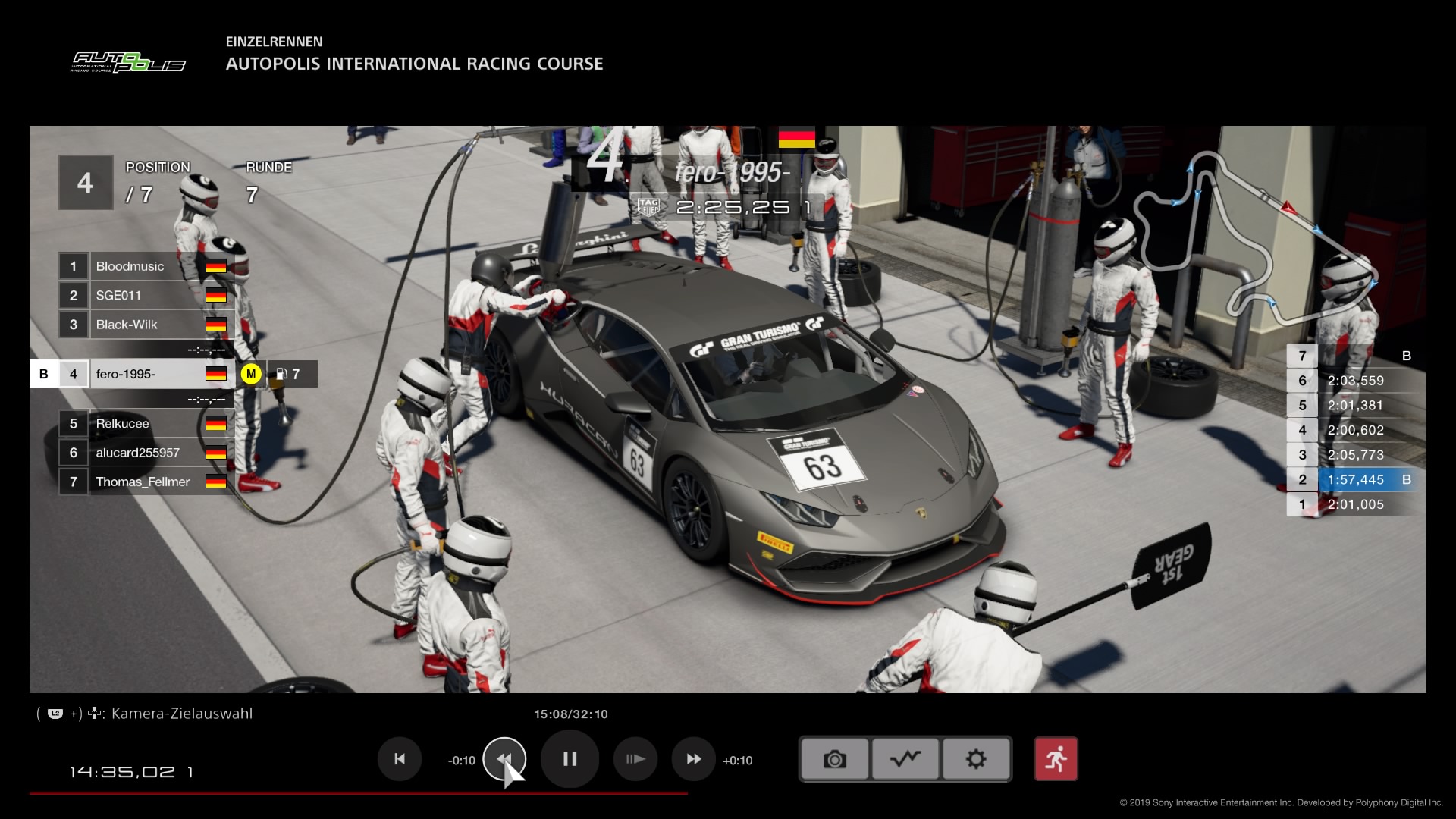Select driver SGE011 in the standings
The height and width of the screenshot is (819, 1456).
(144, 296)
